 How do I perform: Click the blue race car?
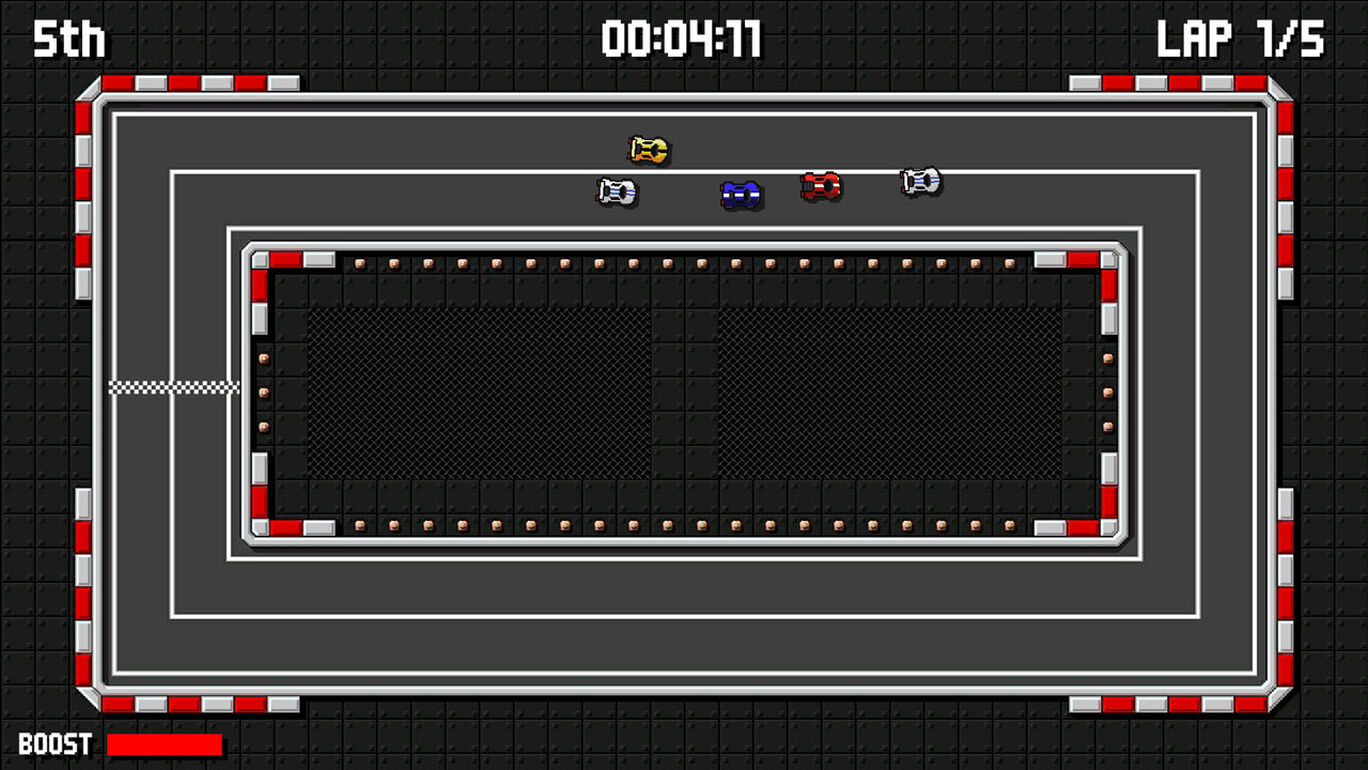(x=738, y=192)
